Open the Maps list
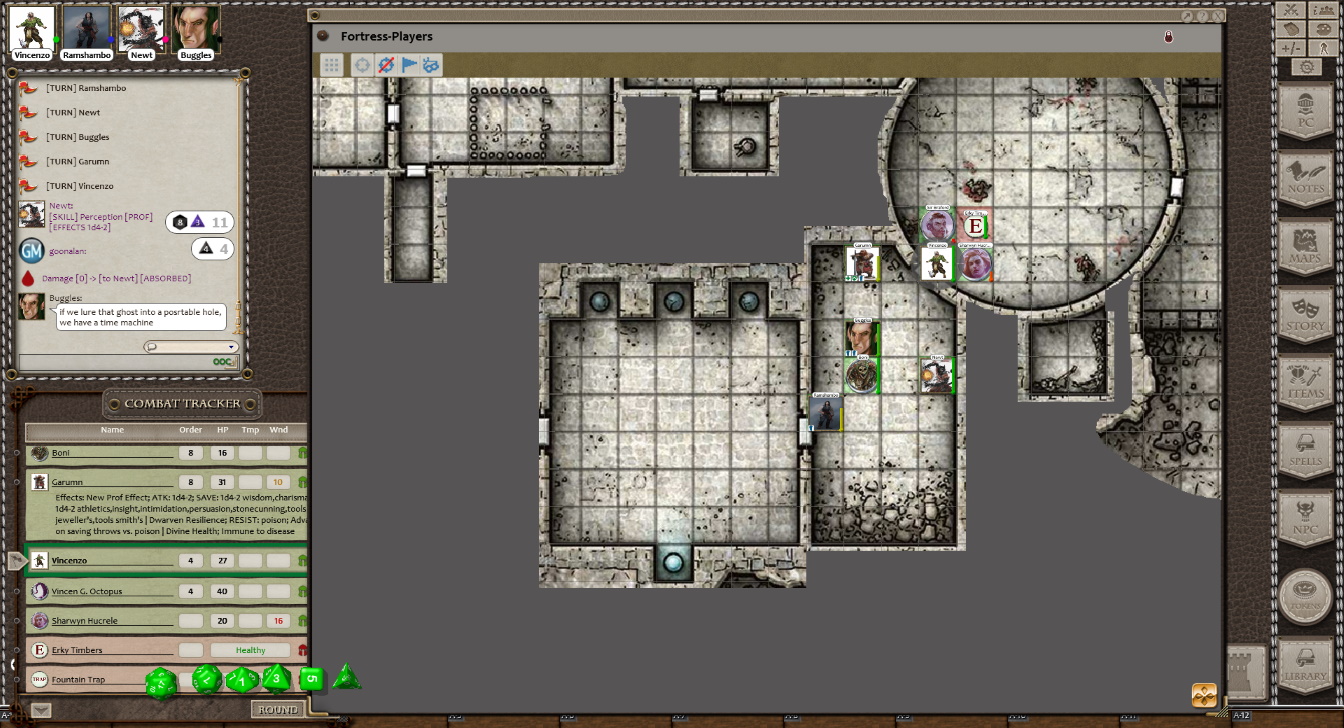Screen dimensions: 1344x728 [x=1305, y=246]
